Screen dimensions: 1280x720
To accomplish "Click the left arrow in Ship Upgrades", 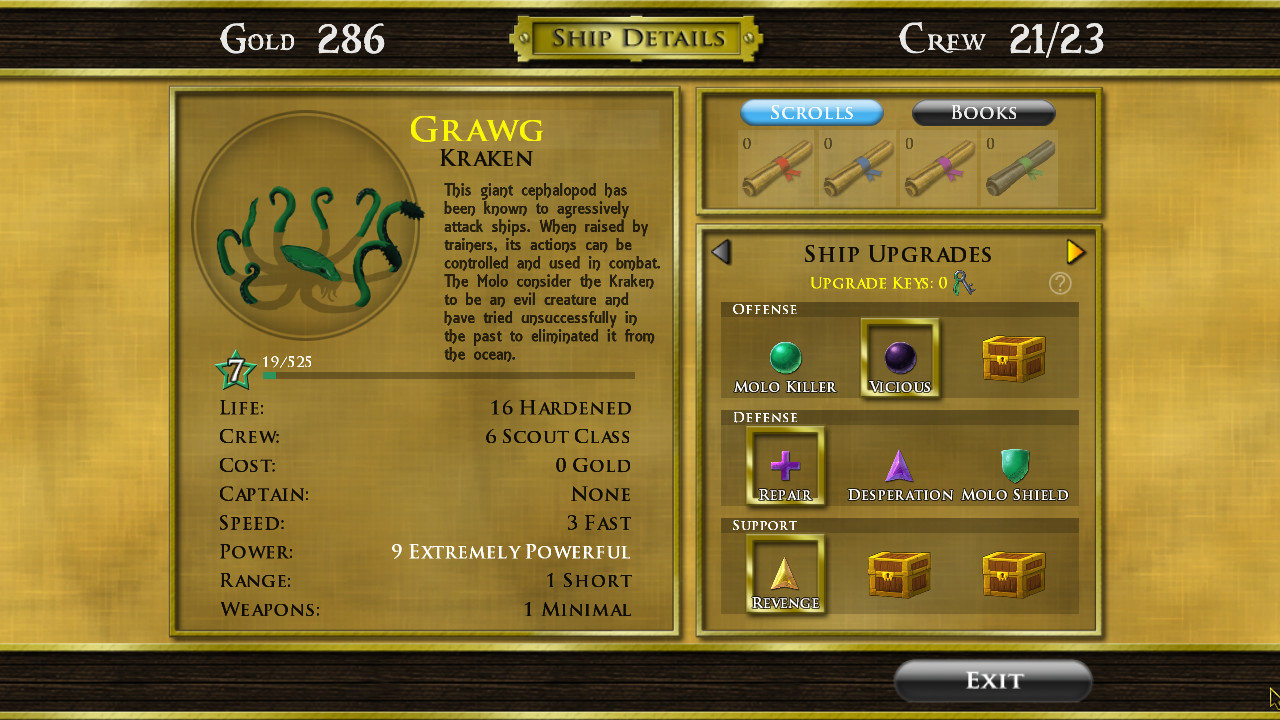I will pos(721,252).
